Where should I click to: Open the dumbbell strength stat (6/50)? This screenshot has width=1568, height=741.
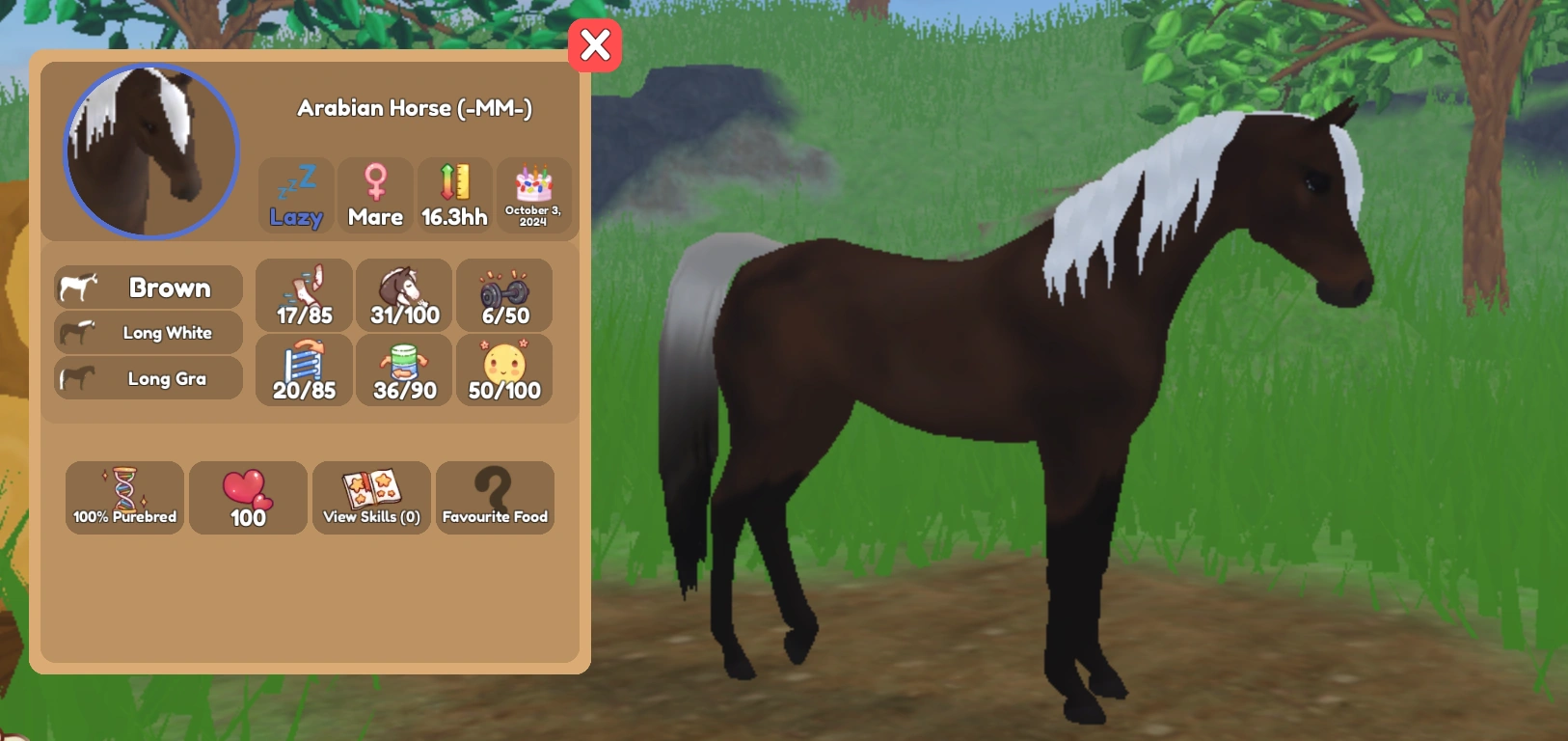pos(504,295)
